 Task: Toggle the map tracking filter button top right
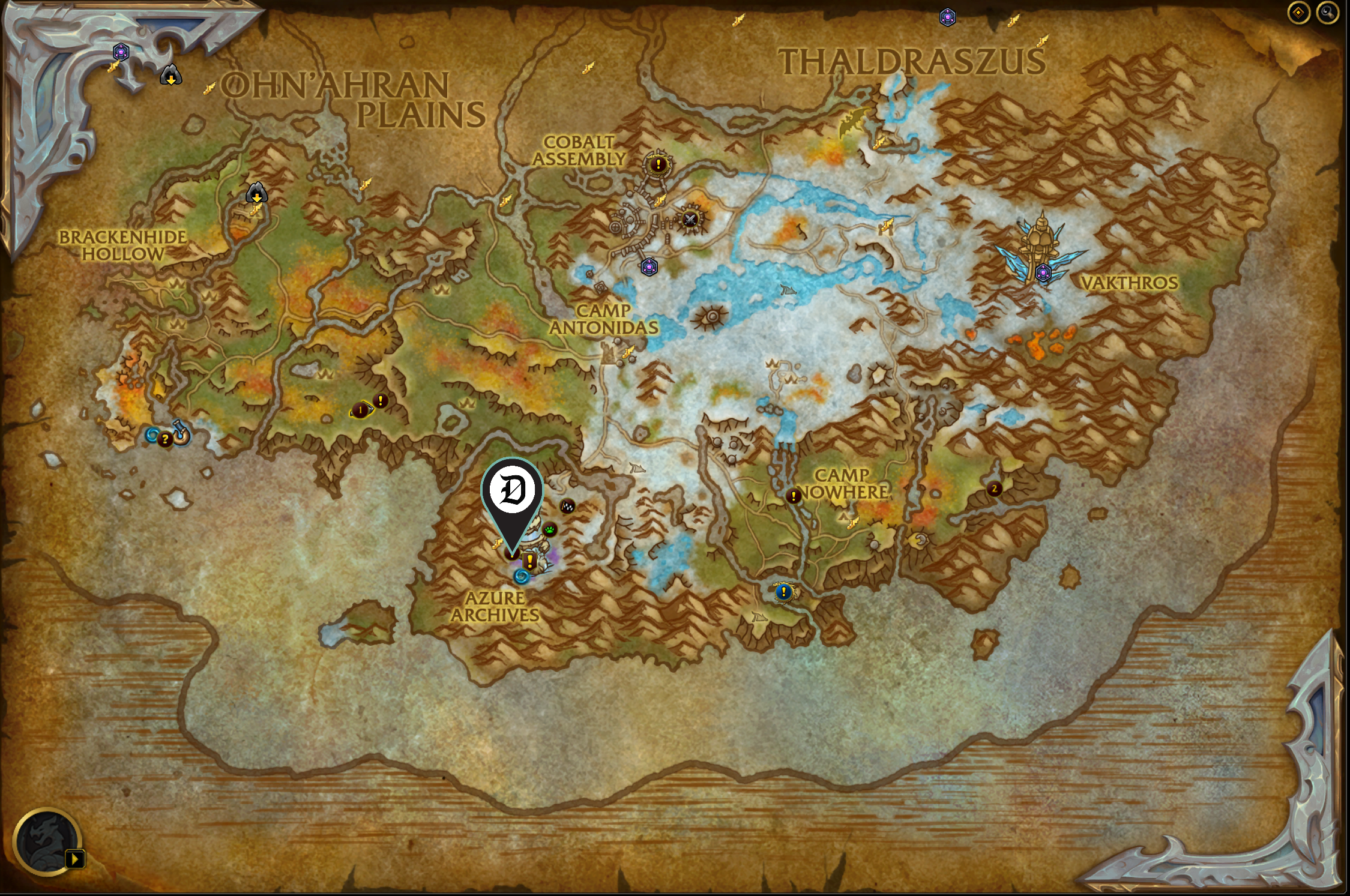click(x=1298, y=13)
